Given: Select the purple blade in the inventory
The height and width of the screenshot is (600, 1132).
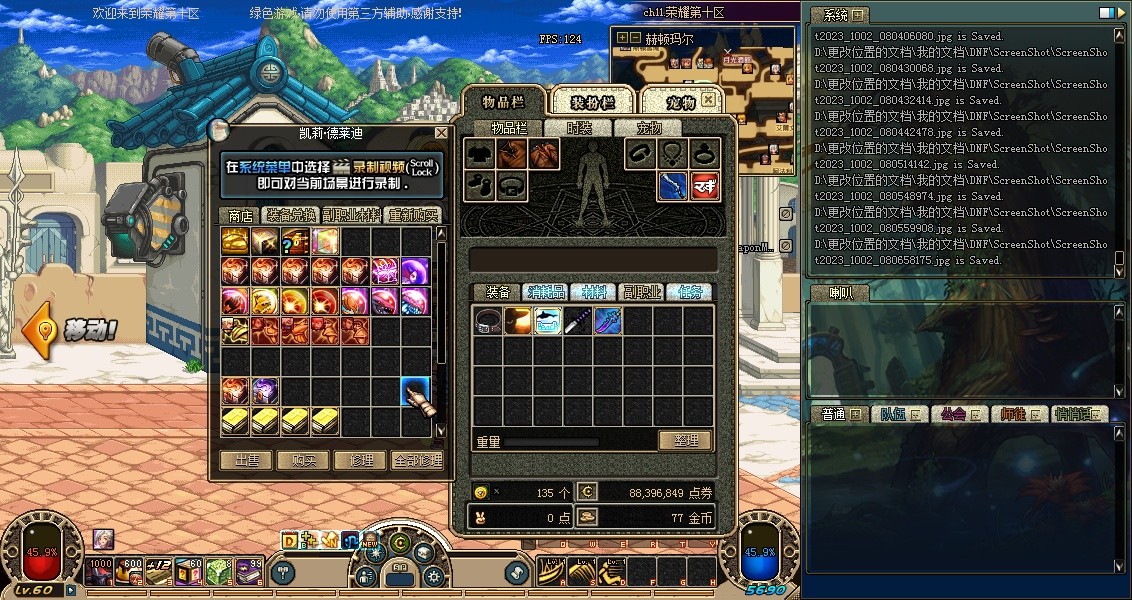Looking at the screenshot, I should pos(578,321).
